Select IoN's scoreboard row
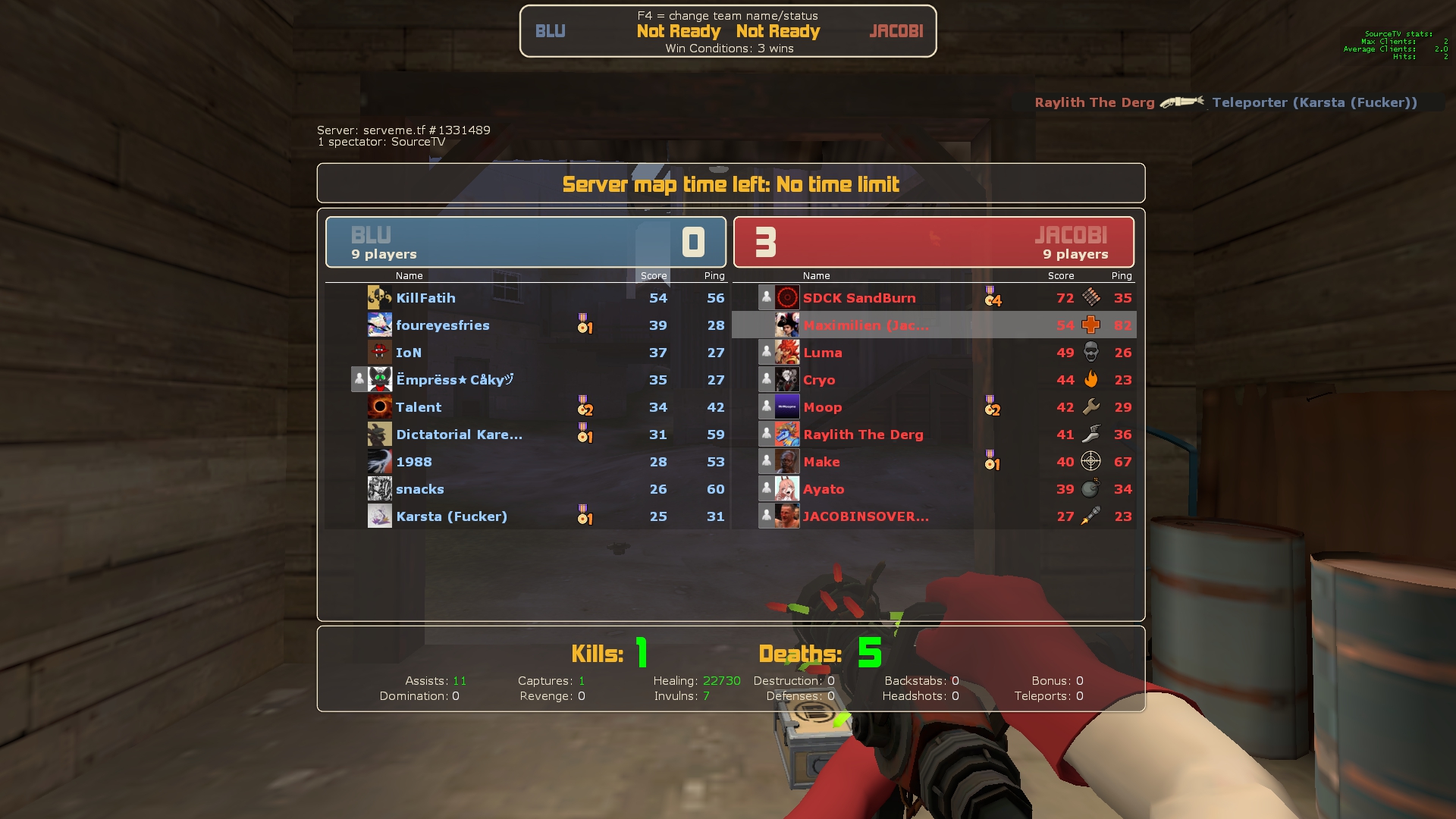The height and width of the screenshot is (819, 1456). tap(408, 353)
